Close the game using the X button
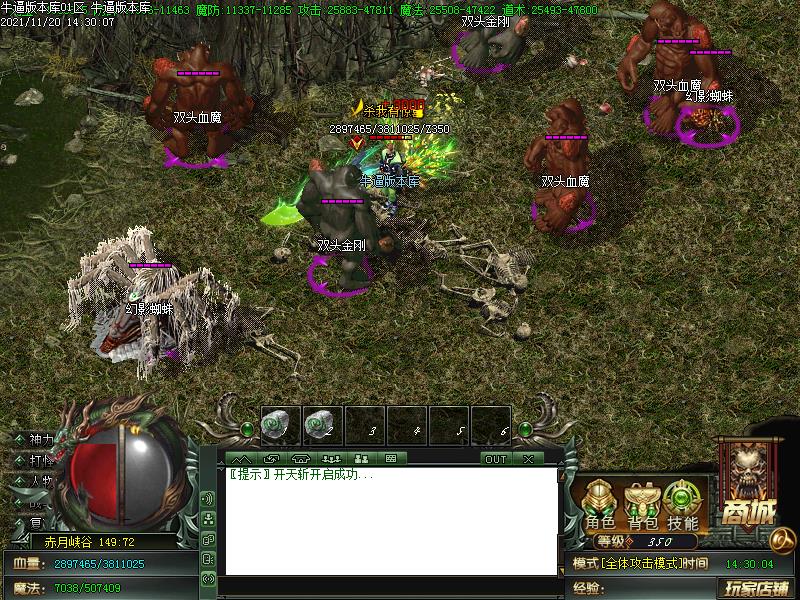800x600 pixels. click(528, 459)
